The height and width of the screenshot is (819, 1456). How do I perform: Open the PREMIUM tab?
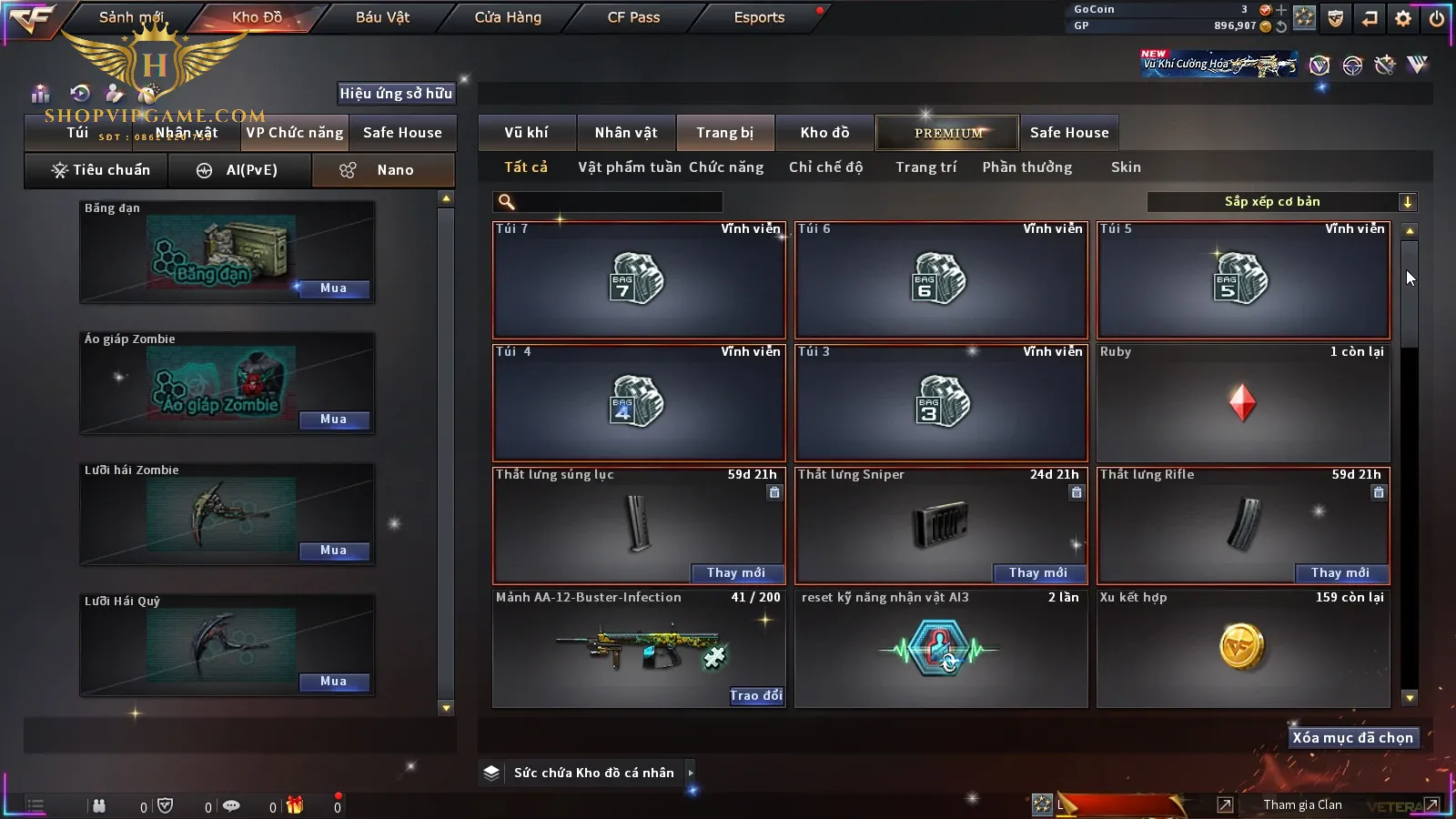948,133
